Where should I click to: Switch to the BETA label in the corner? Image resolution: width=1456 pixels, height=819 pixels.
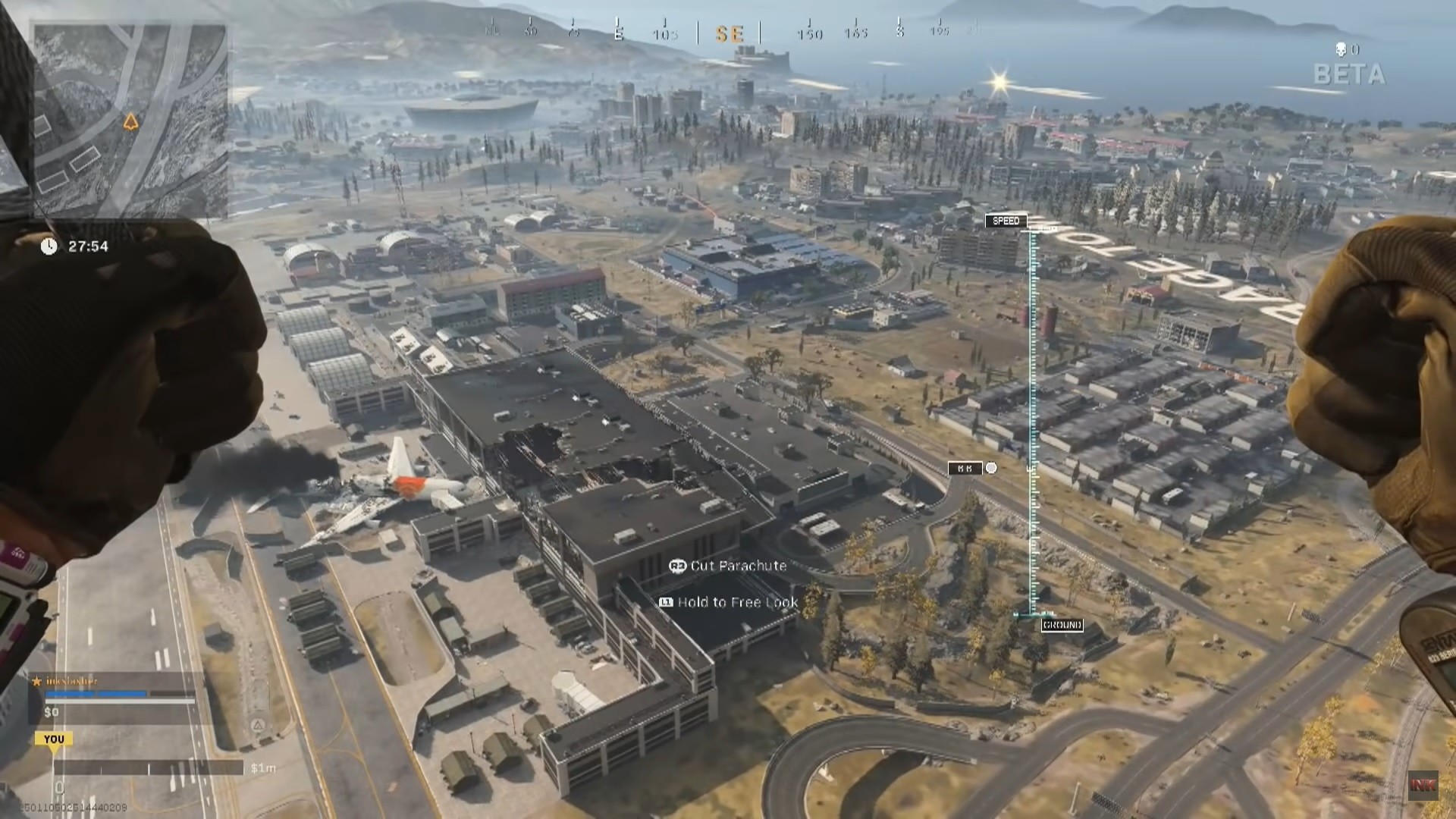[1348, 74]
